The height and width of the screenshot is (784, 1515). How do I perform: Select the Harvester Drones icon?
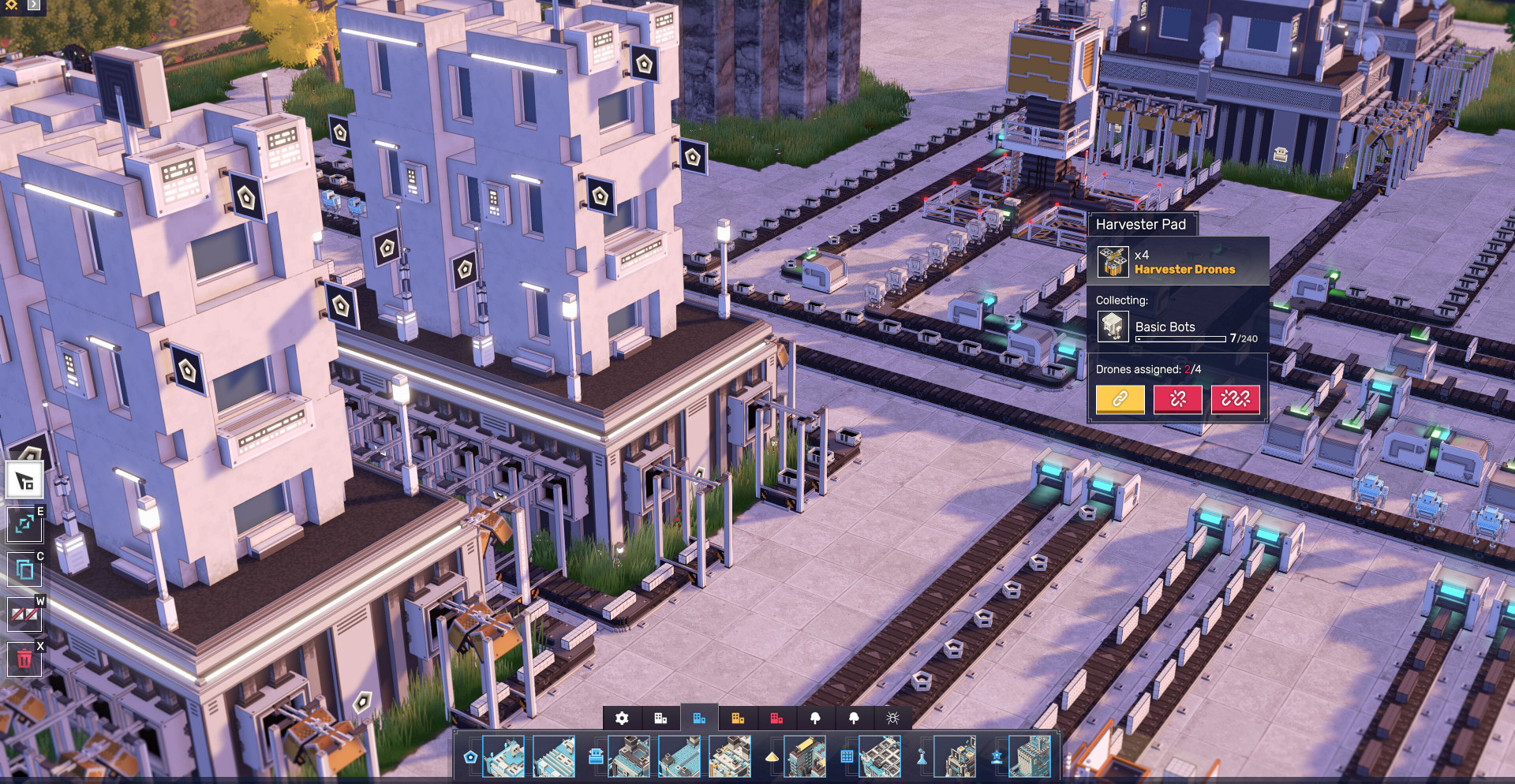click(1113, 262)
